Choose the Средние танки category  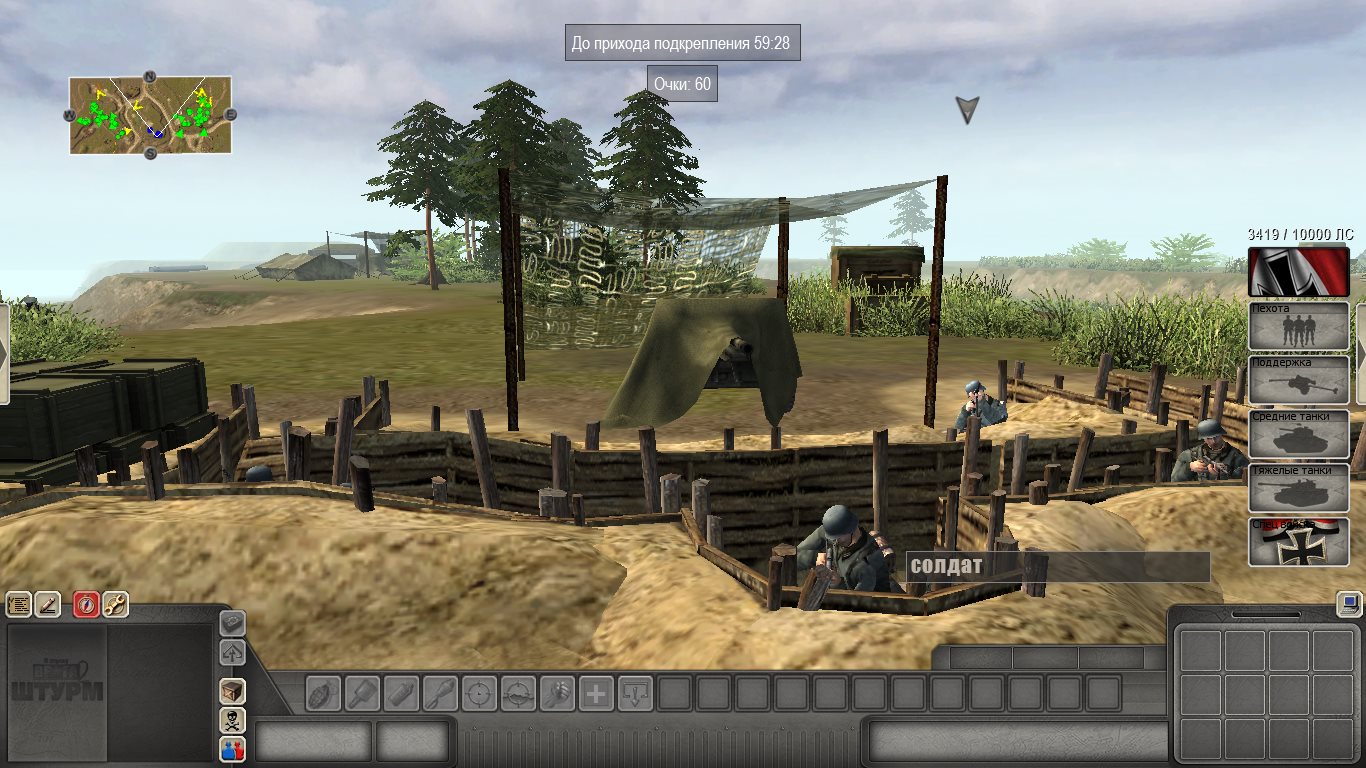click(1298, 434)
